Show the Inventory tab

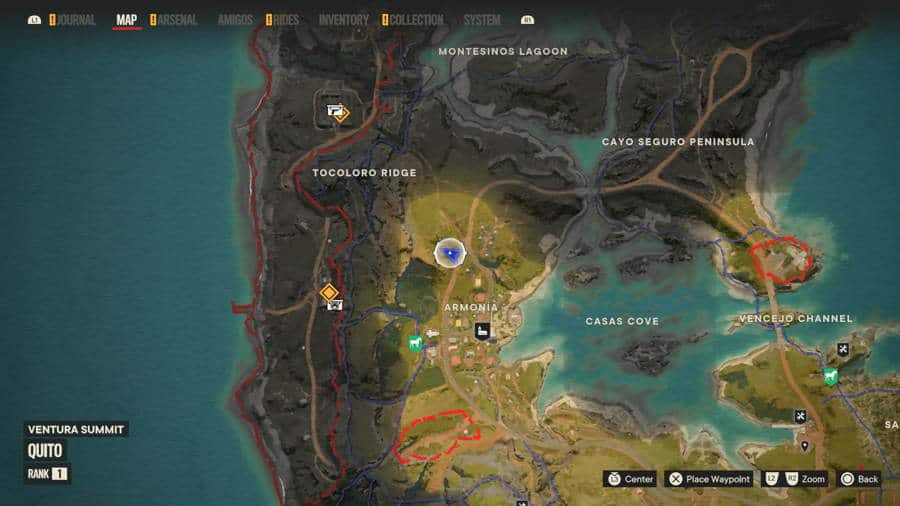tap(343, 20)
